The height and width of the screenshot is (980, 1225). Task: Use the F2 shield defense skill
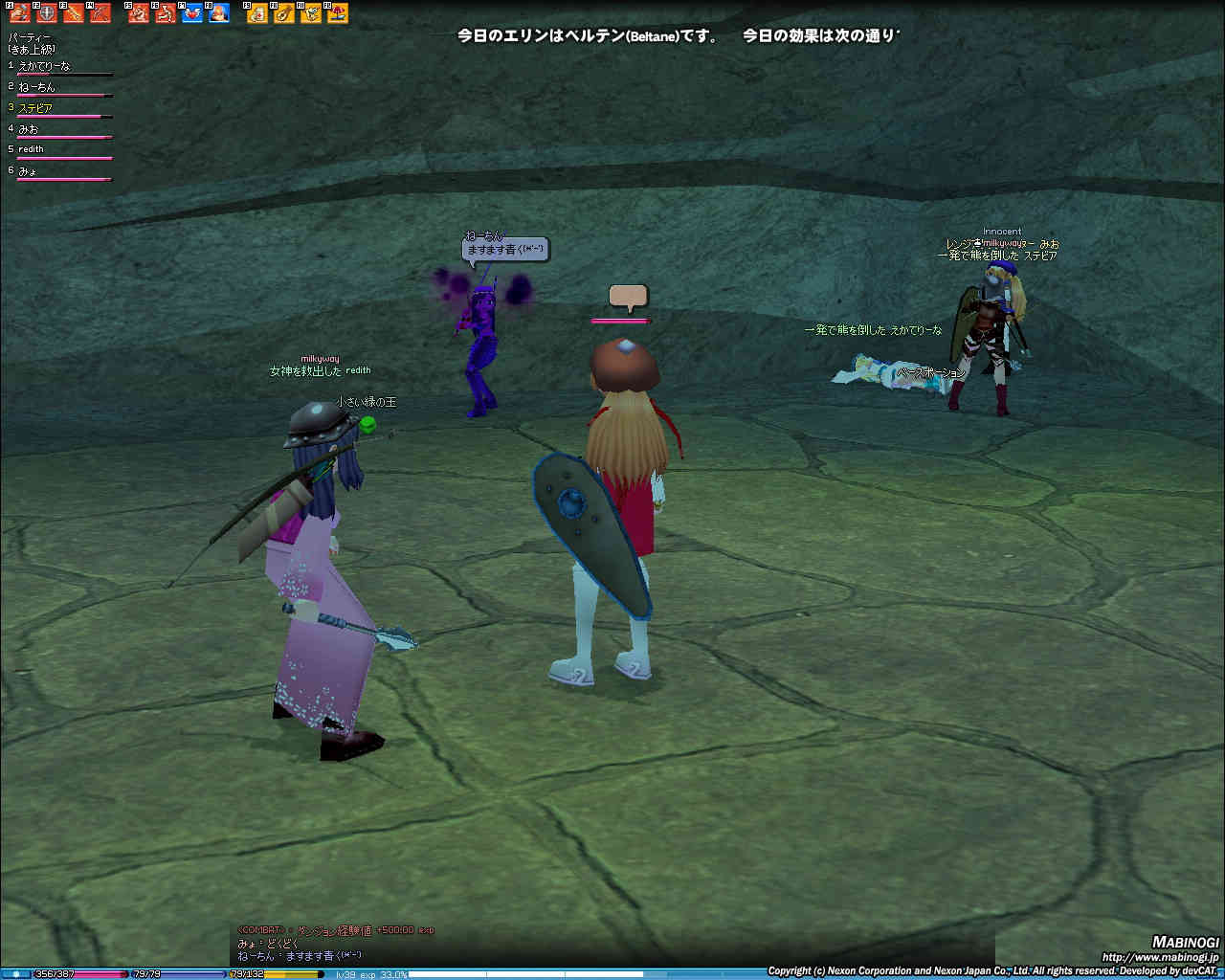[x=47, y=12]
